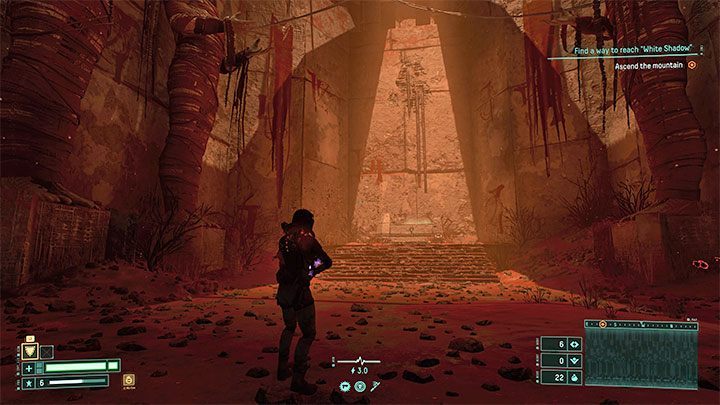The width and height of the screenshot is (720, 405).
Task: Select the equipped shield consumable slot
Action: [x=29, y=351]
